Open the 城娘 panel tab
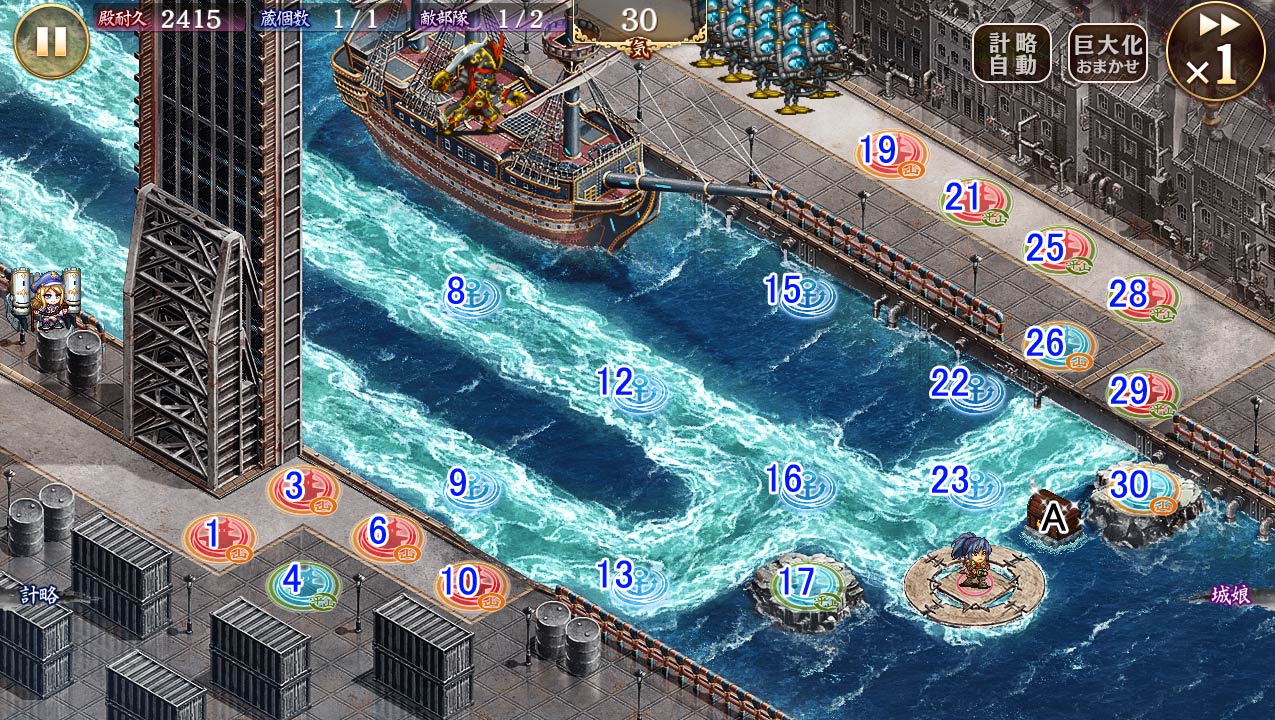The width and height of the screenshot is (1275, 720). 1230,595
